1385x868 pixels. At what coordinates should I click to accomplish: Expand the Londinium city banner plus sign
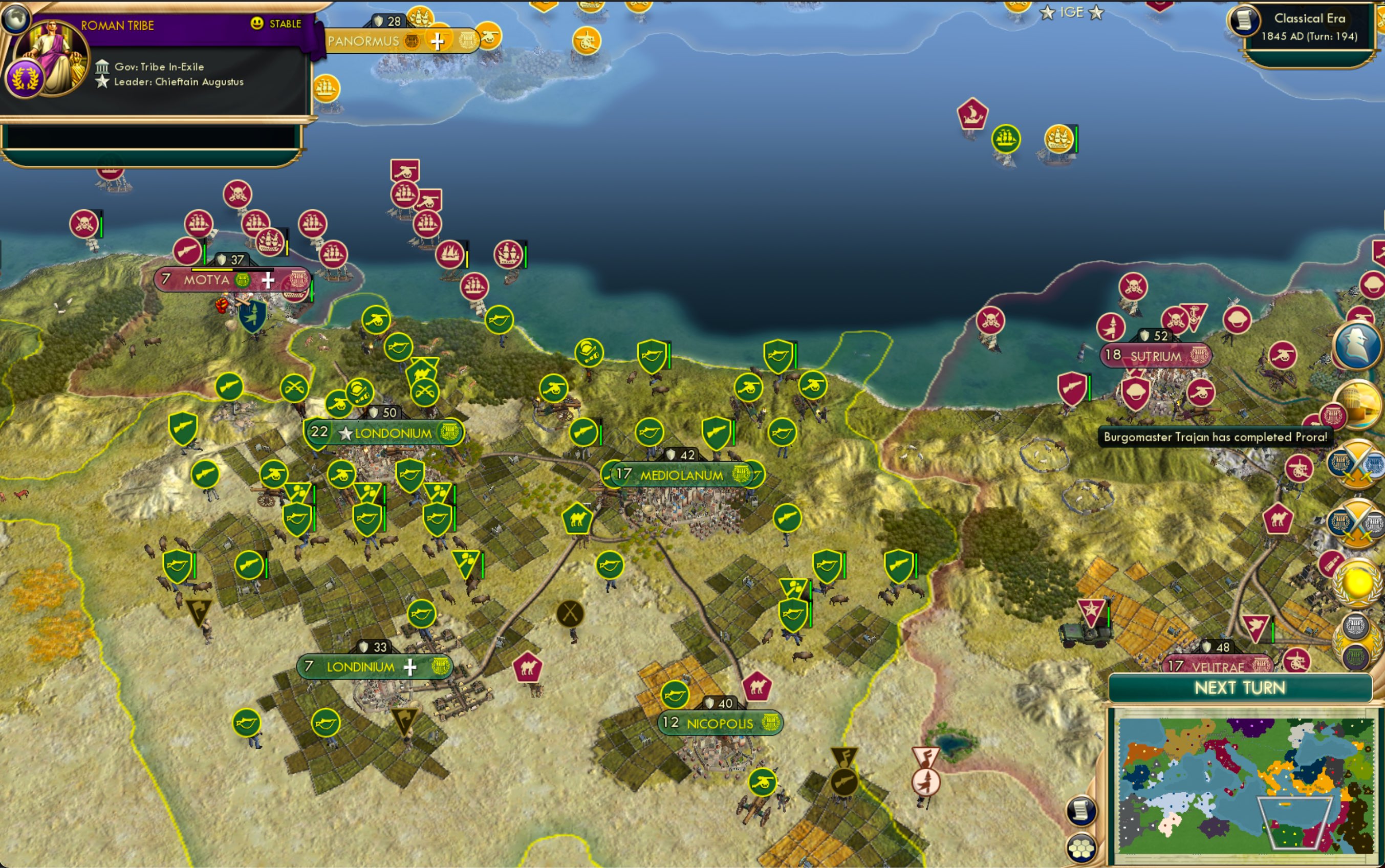pyautogui.click(x=411, y=667)
